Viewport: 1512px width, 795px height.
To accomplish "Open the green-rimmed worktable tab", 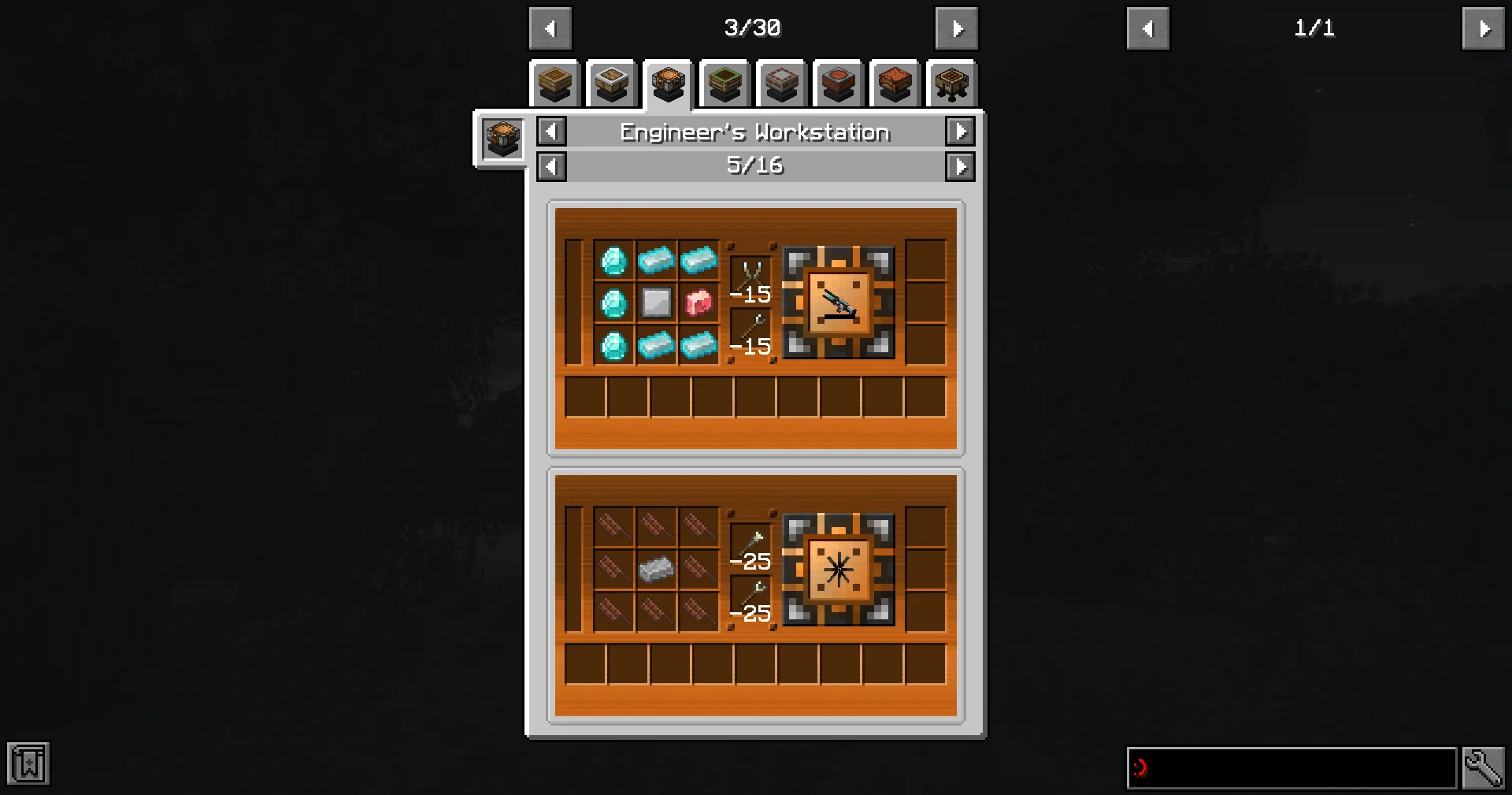I will coord(725,84).
